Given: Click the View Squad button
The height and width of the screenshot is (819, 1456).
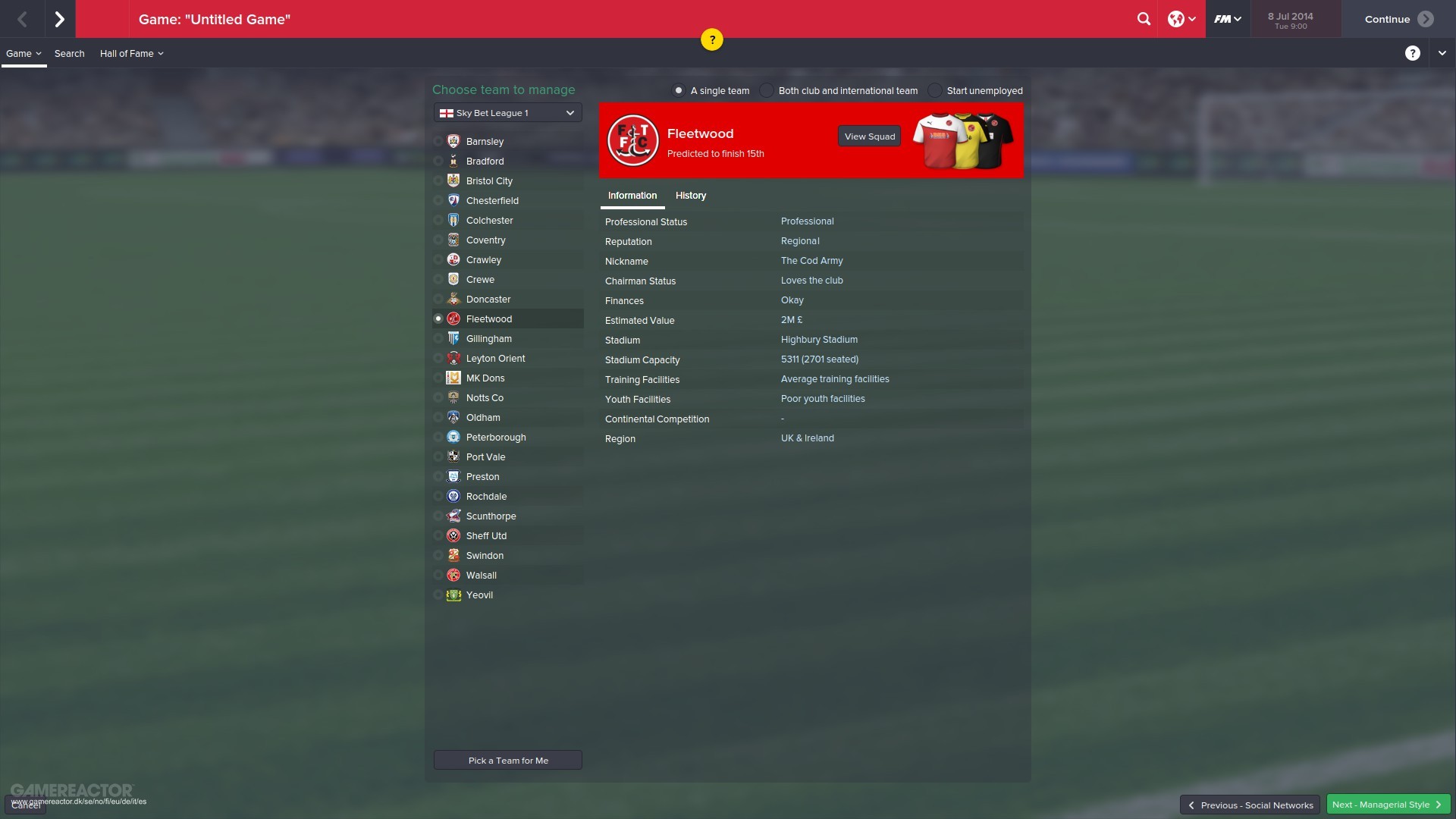Looking at the screenshot, I should tap(868, 136).
